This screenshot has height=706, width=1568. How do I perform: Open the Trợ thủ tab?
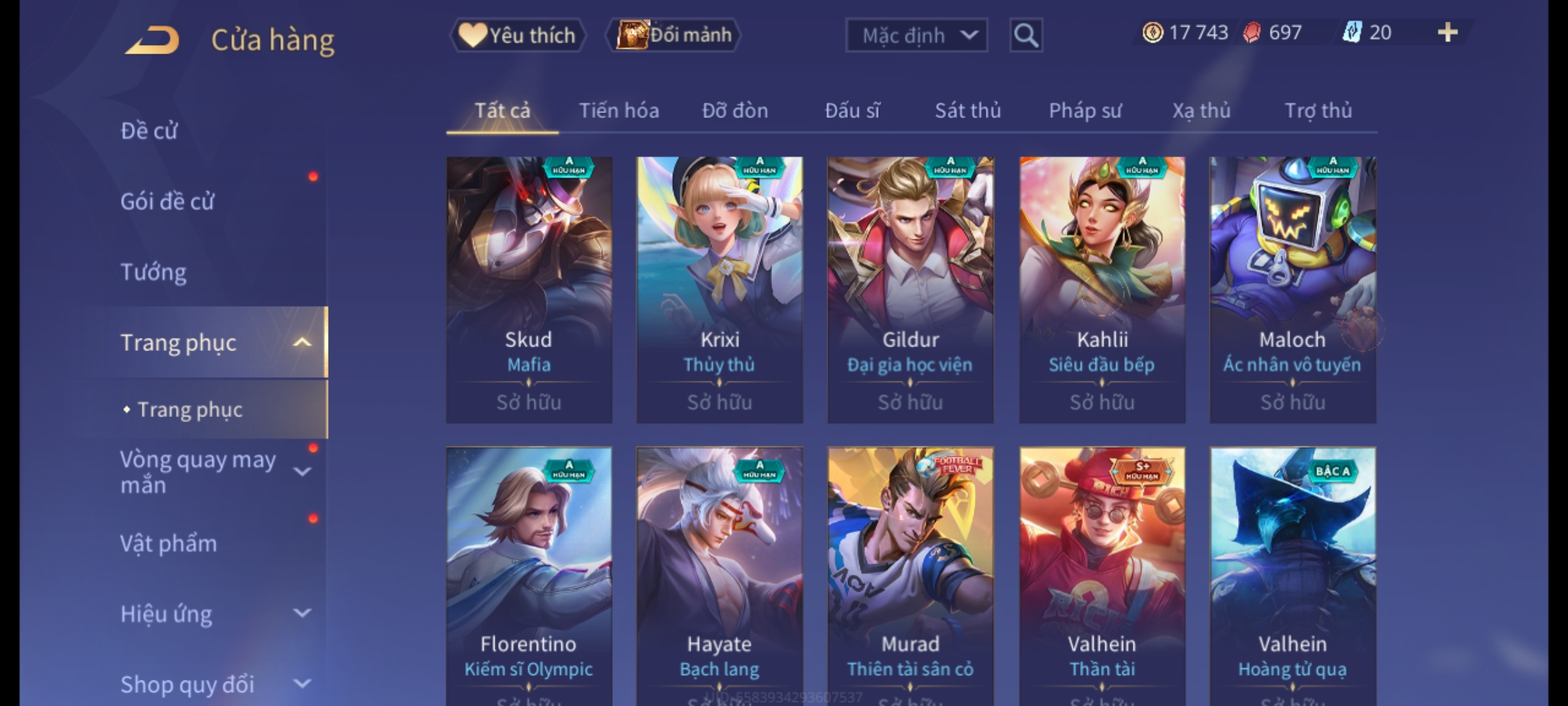click(x=1318, y=110)
